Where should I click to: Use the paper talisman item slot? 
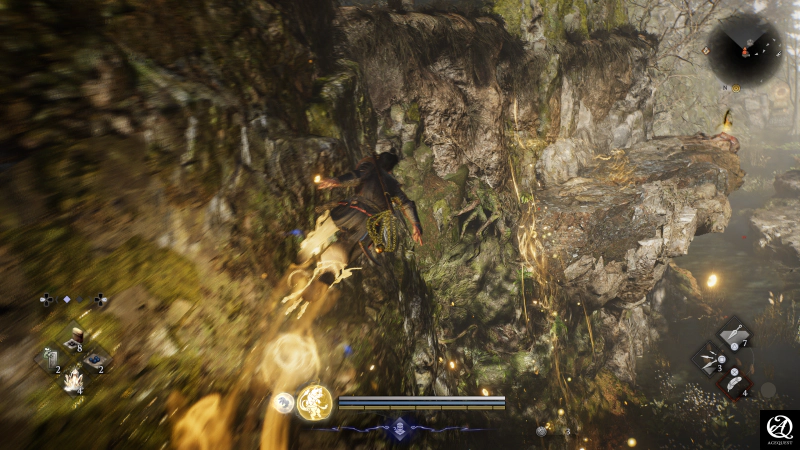(x=49, y=359)
